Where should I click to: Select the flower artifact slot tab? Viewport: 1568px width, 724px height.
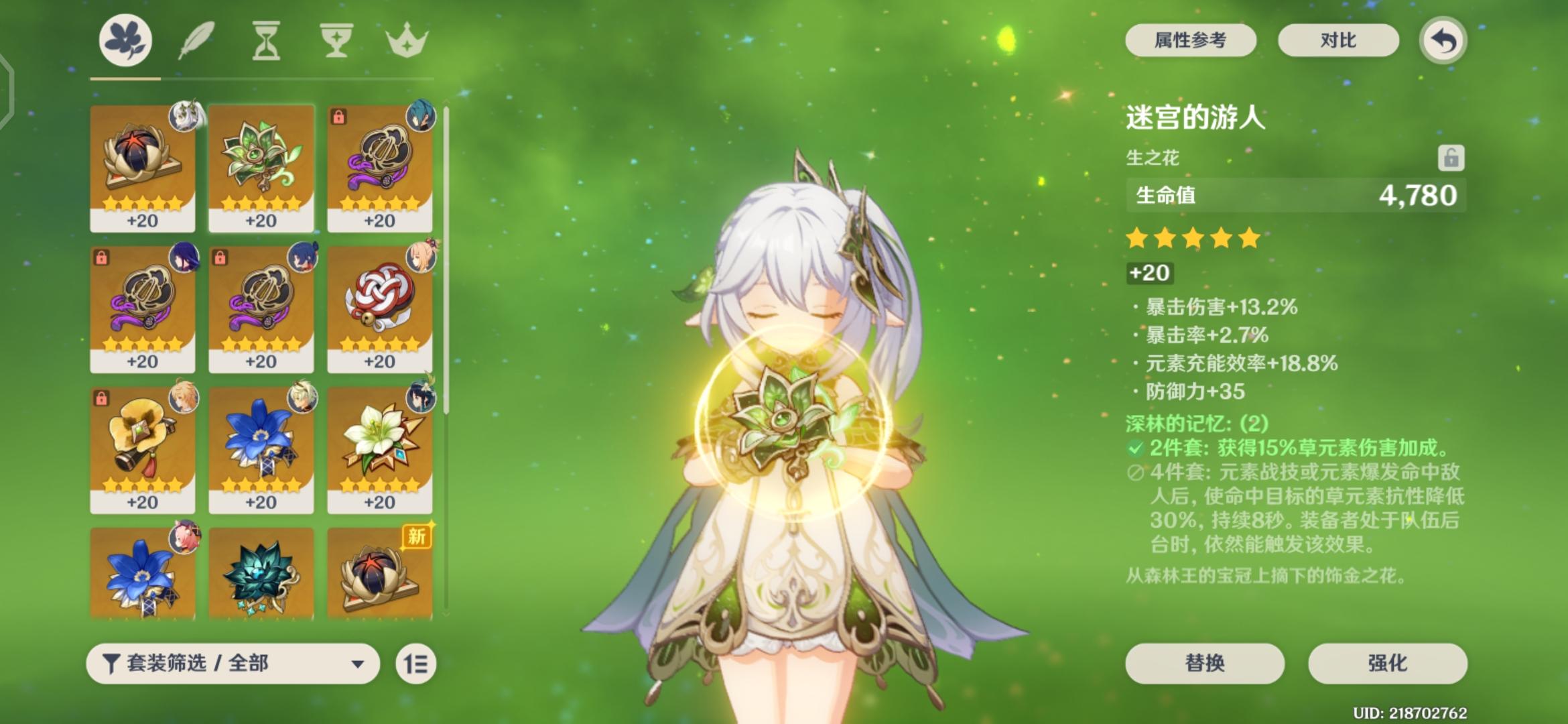coord(125,40)
